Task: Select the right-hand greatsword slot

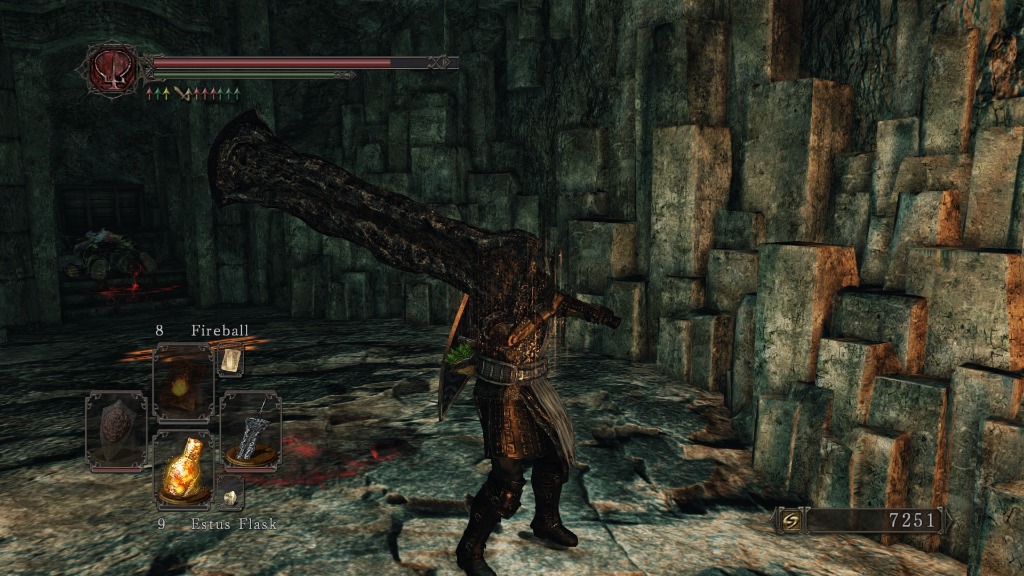Action: (x=249, y=430)
